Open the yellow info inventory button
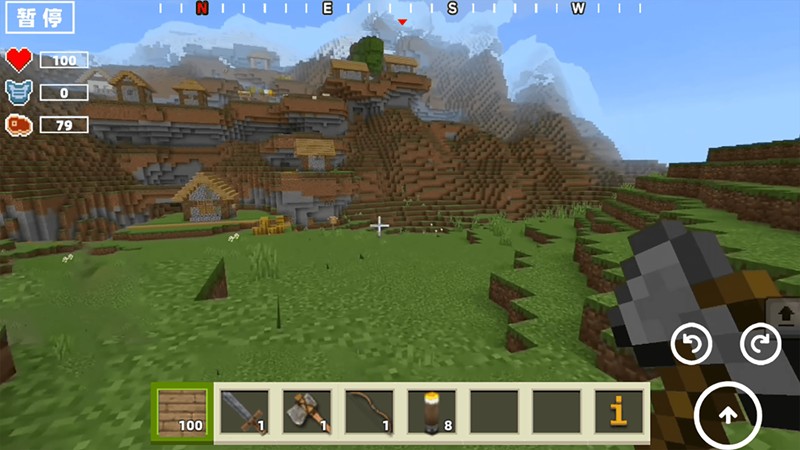This screenshot has width=800, height=450. [x=618, y=410]
